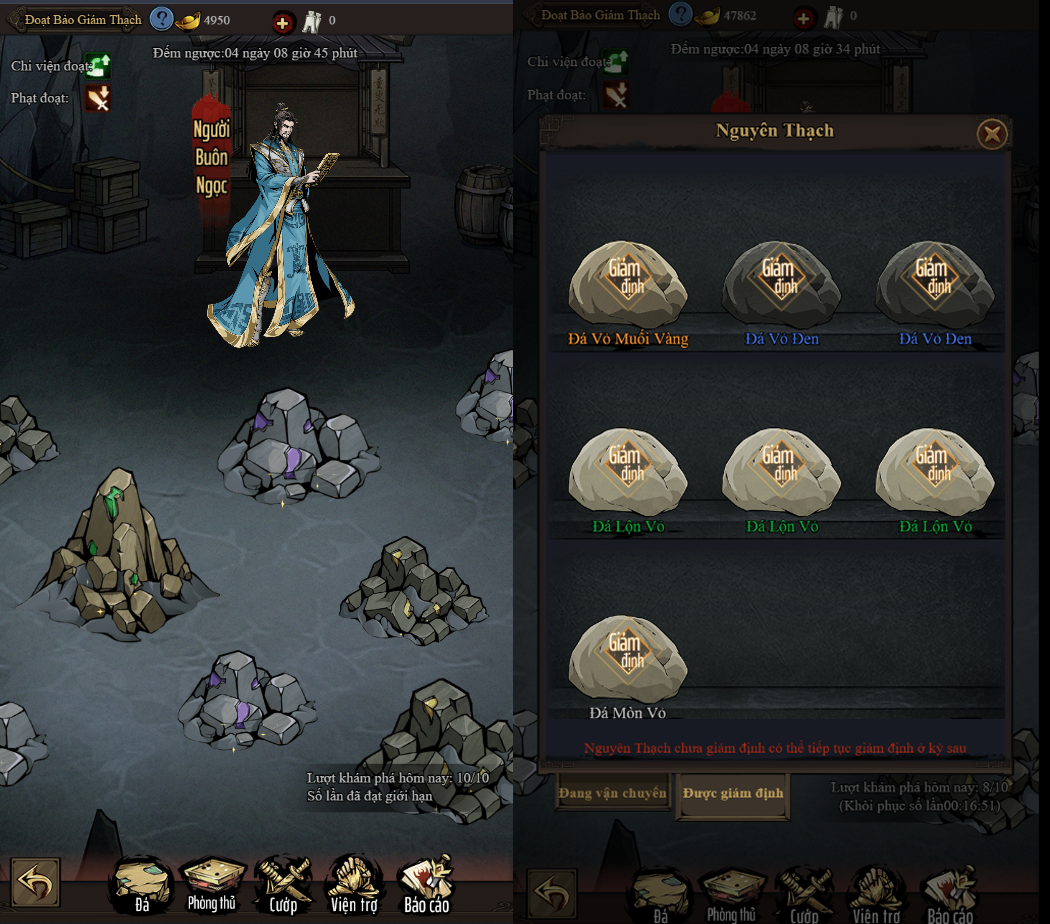Select the brightly lit Viện trợ button
This screenshot has height=924, width=1050.
point(355,883)
